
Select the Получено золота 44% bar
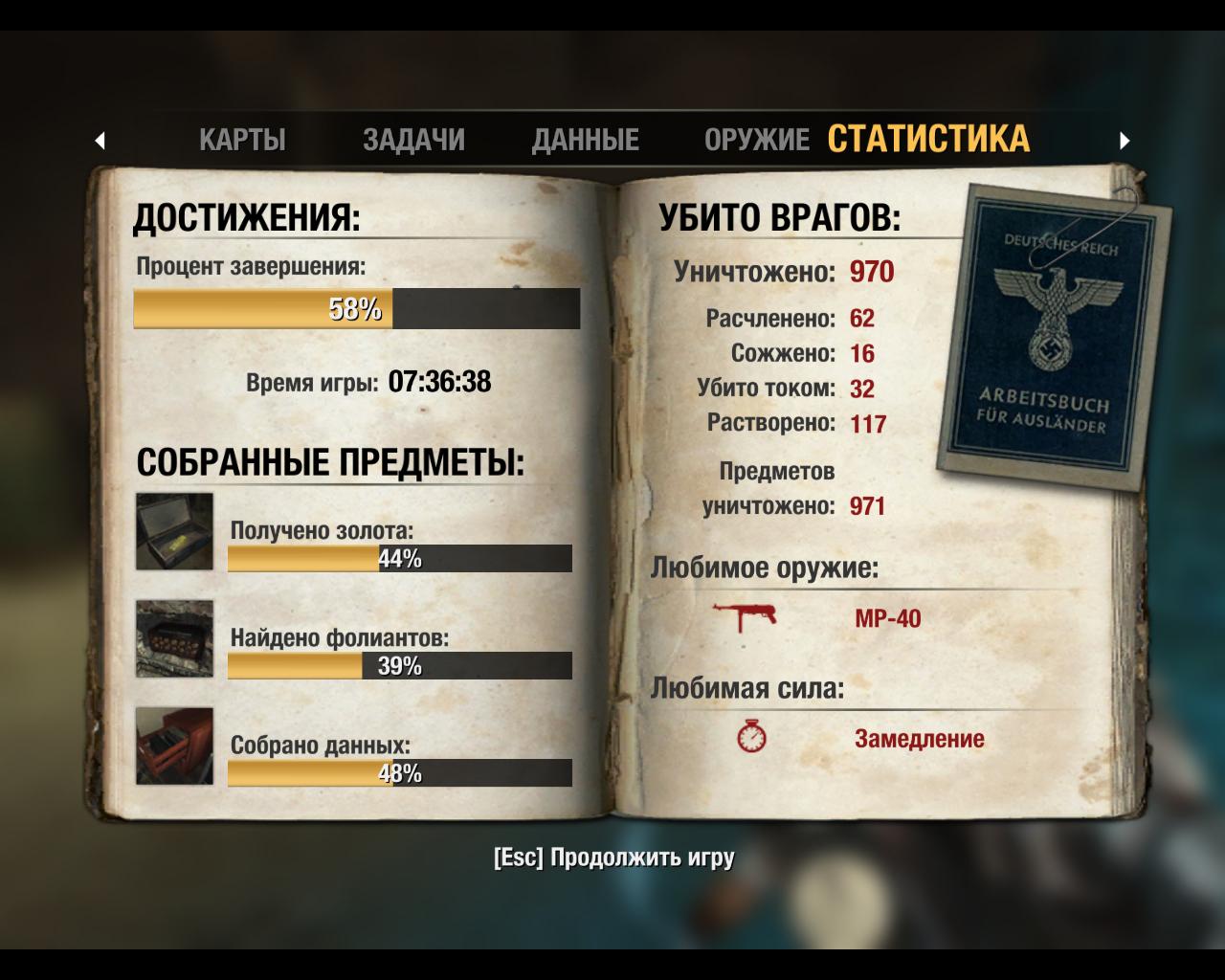(x=399, y=560)
